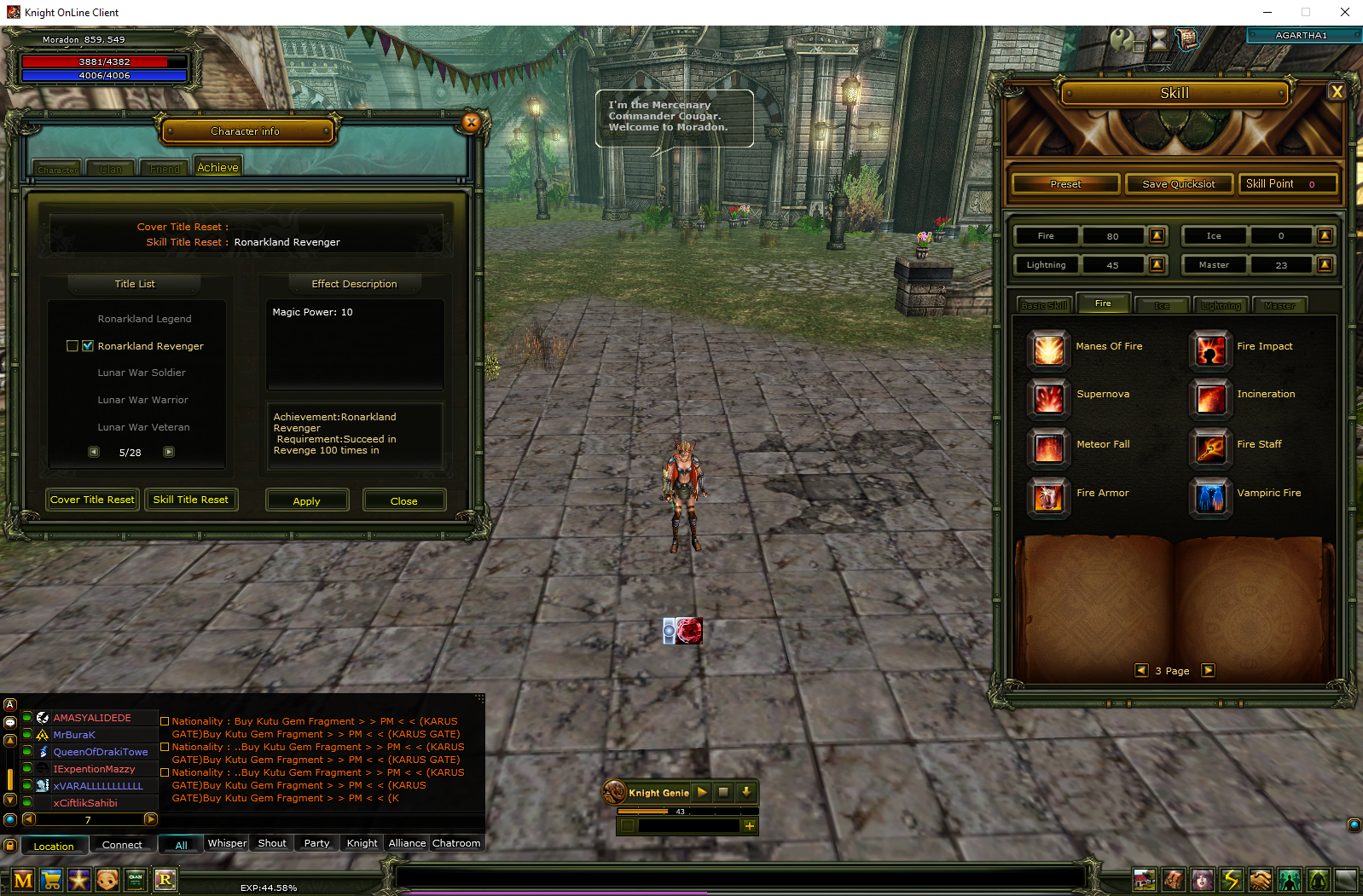Close the title window with Close button
The image size is (1363, 896).
tap(403, 500)
